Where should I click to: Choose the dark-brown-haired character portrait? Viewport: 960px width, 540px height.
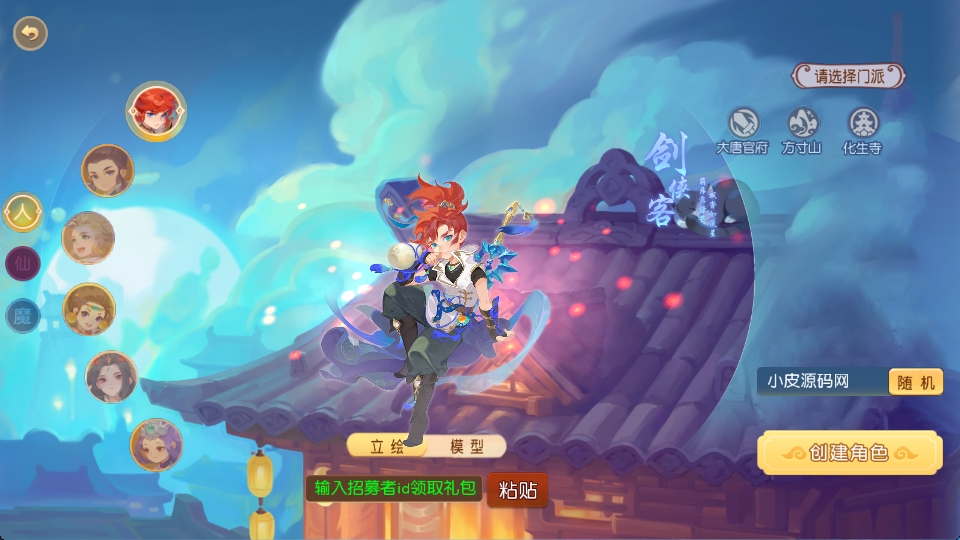[107, 171]
